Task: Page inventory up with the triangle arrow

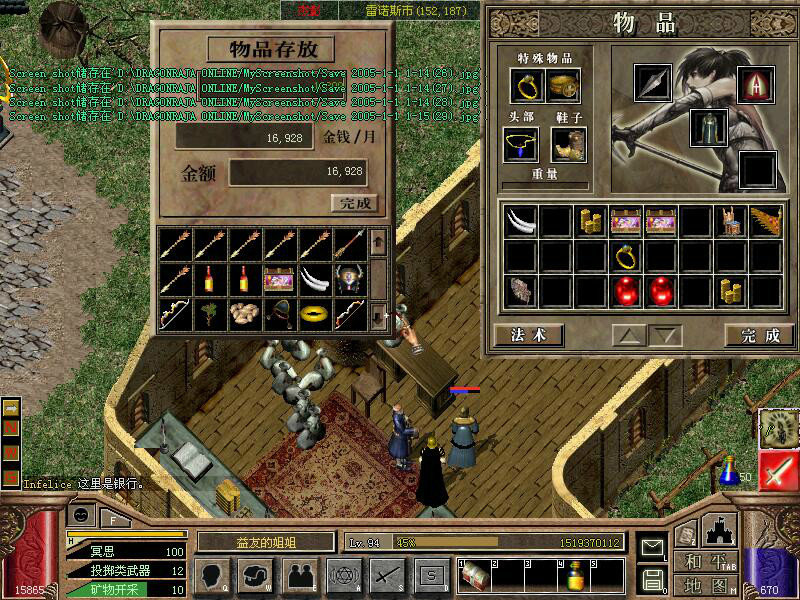Action: 628,335
